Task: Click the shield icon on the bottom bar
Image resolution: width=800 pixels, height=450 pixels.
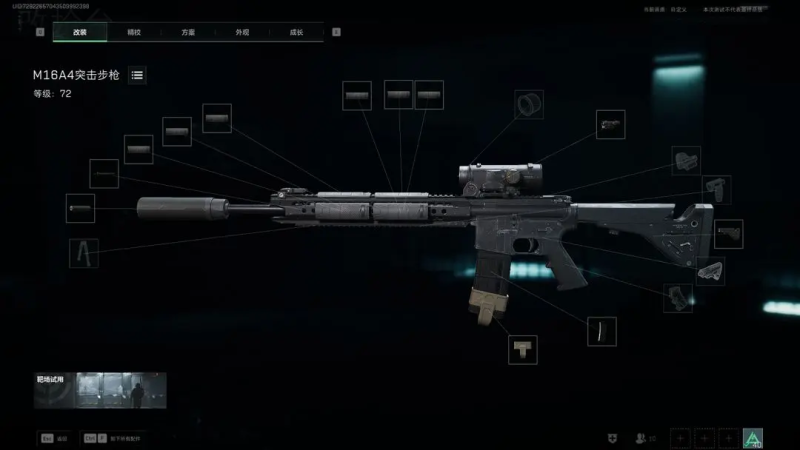Action: [x=612, y=438]
